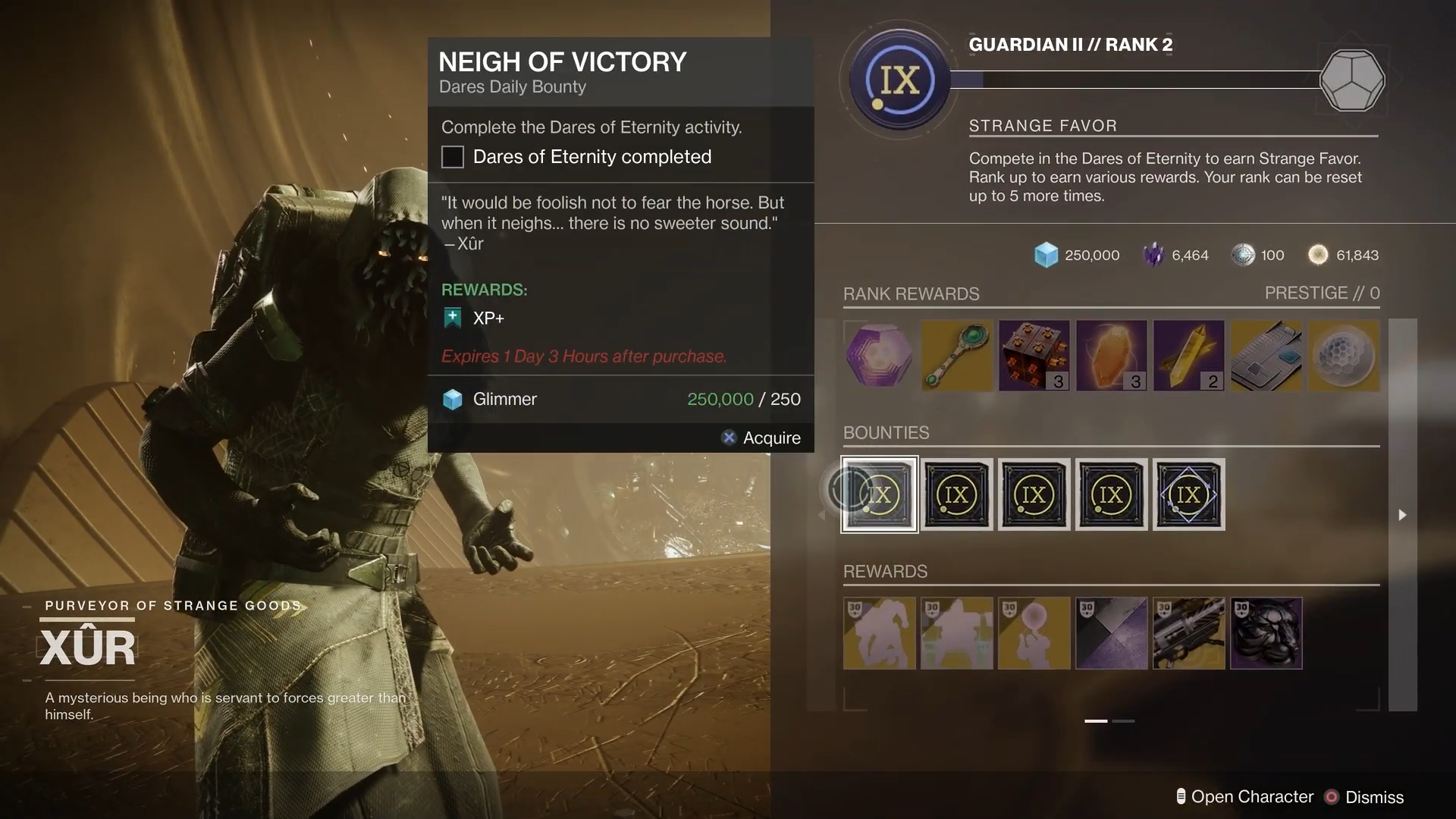
Task: Select the exotic weapon reward
Action: coord(1189,633)
